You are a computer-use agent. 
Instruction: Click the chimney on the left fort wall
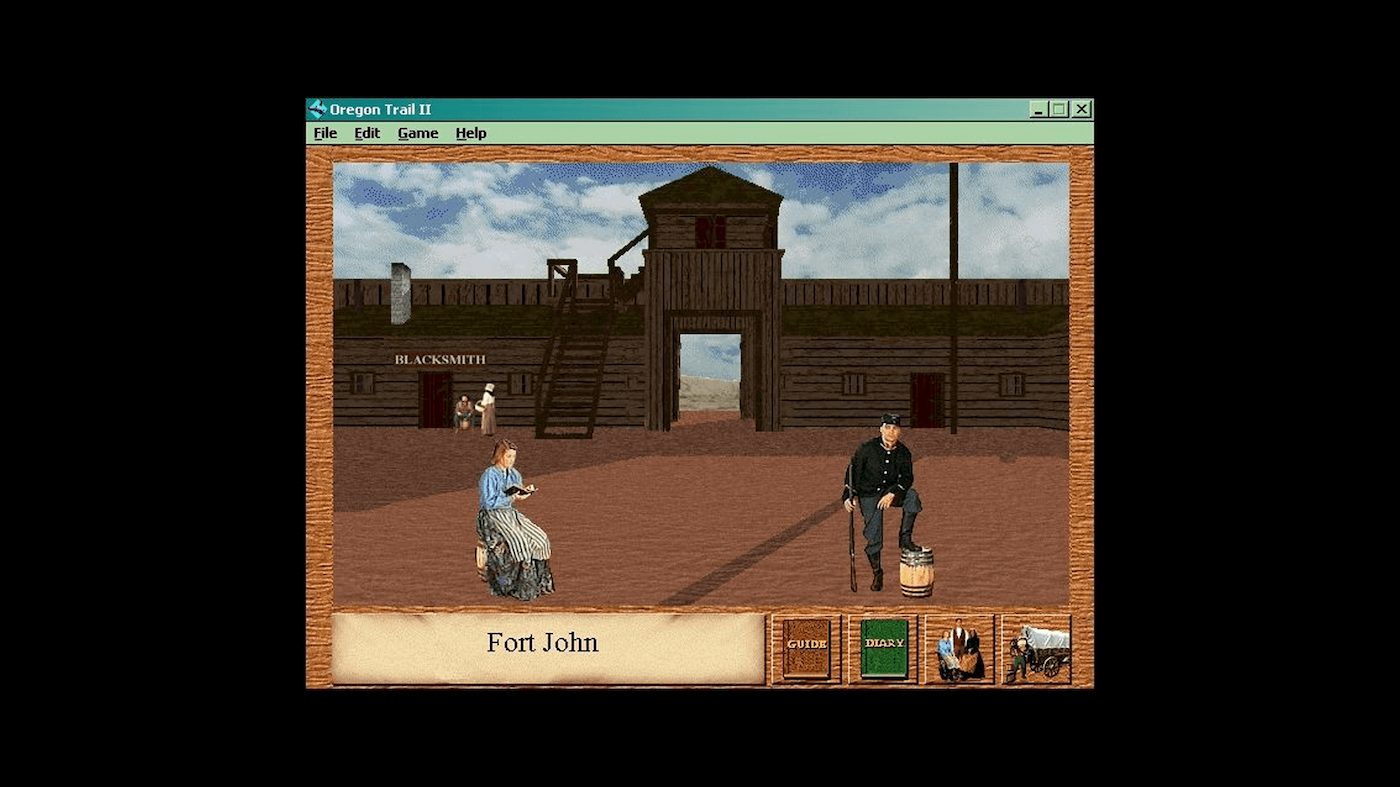click(x=397, y=290)
